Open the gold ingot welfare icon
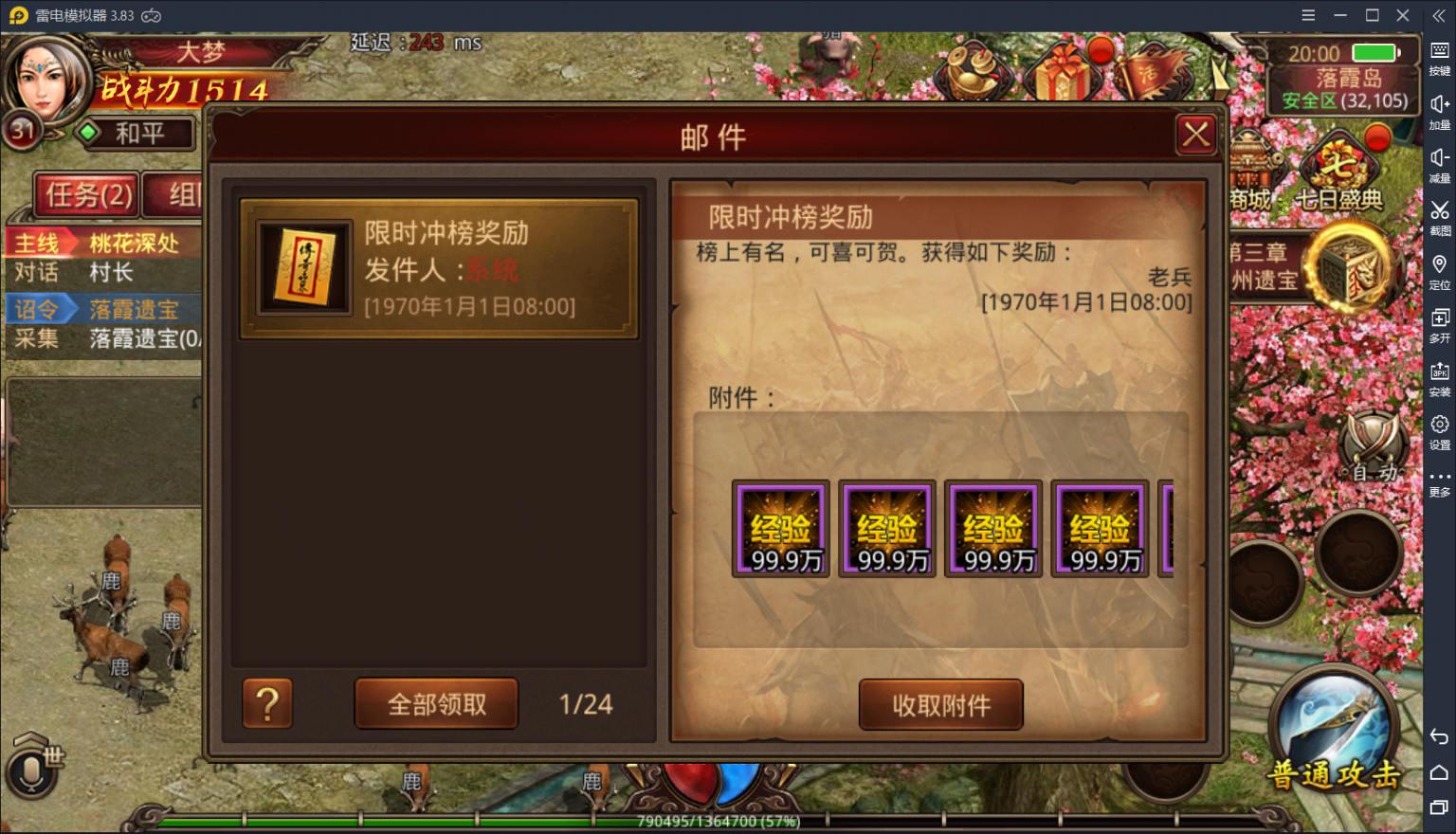1456x834 pixels. (x=971, y=71)
